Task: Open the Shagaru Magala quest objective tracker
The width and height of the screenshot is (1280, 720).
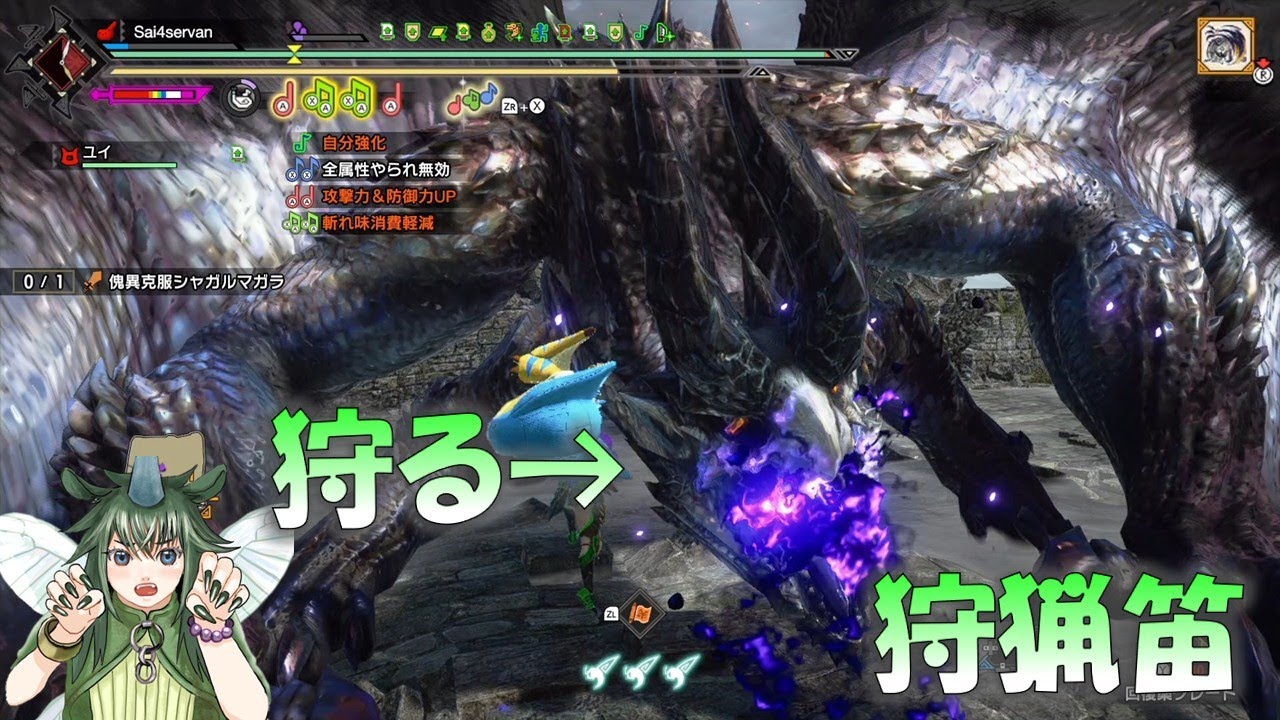Action: (150, 282)
